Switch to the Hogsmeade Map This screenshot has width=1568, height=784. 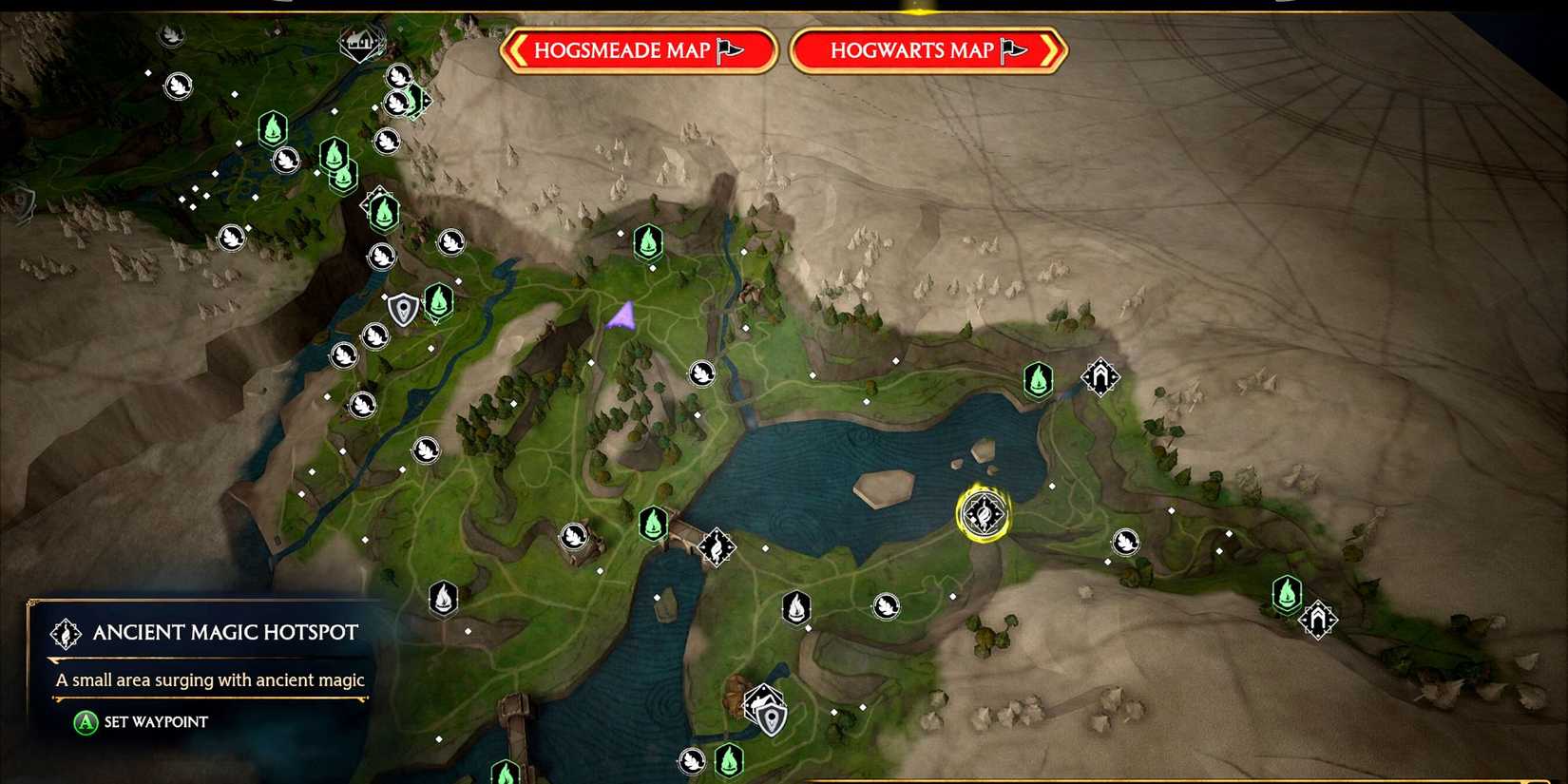pyautogui.click(x=639, y=51)
